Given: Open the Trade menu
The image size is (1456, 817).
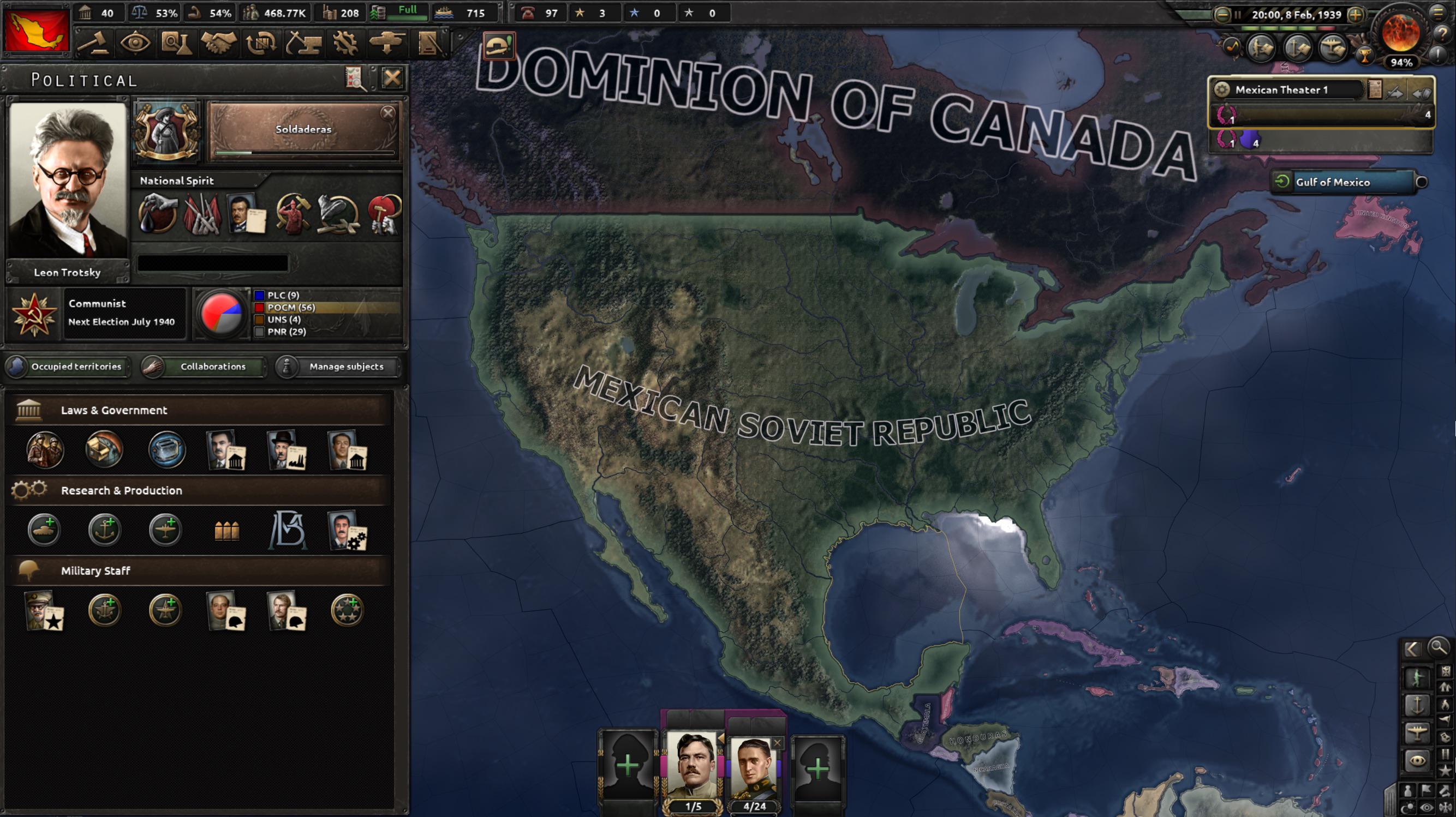Looking at the screenshot, I should [260, 44].
